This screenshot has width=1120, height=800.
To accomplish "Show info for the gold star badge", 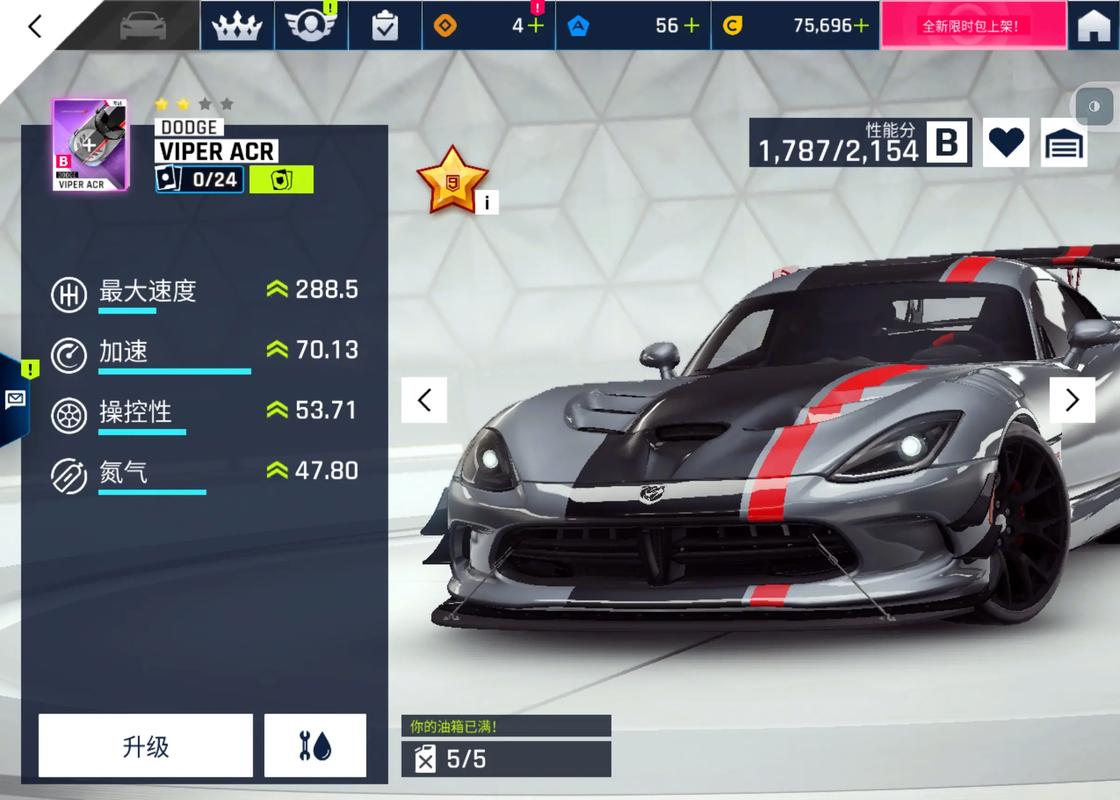I will [486, 202].
